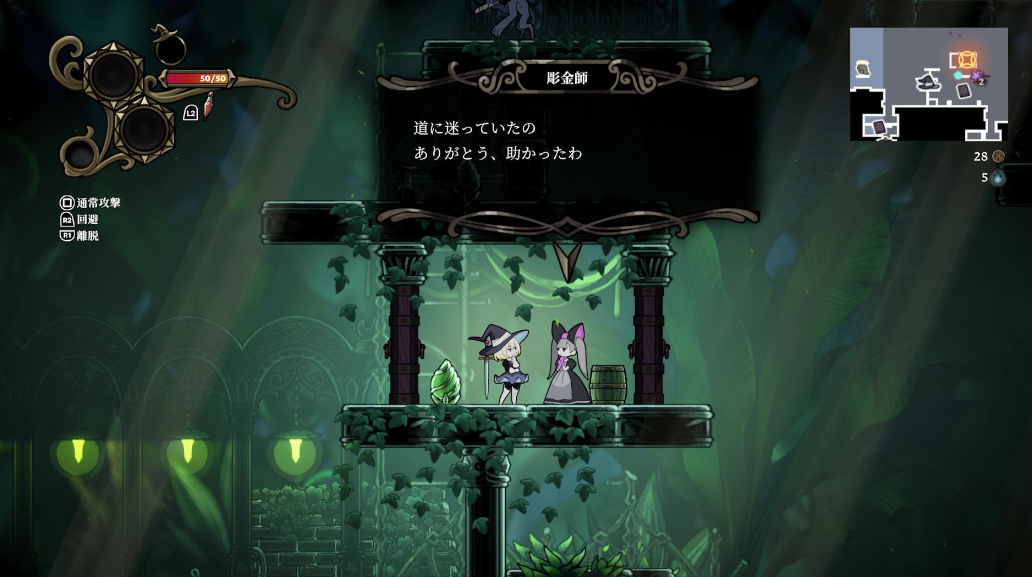Click the blue soul flame currency icon

(998, 178)
